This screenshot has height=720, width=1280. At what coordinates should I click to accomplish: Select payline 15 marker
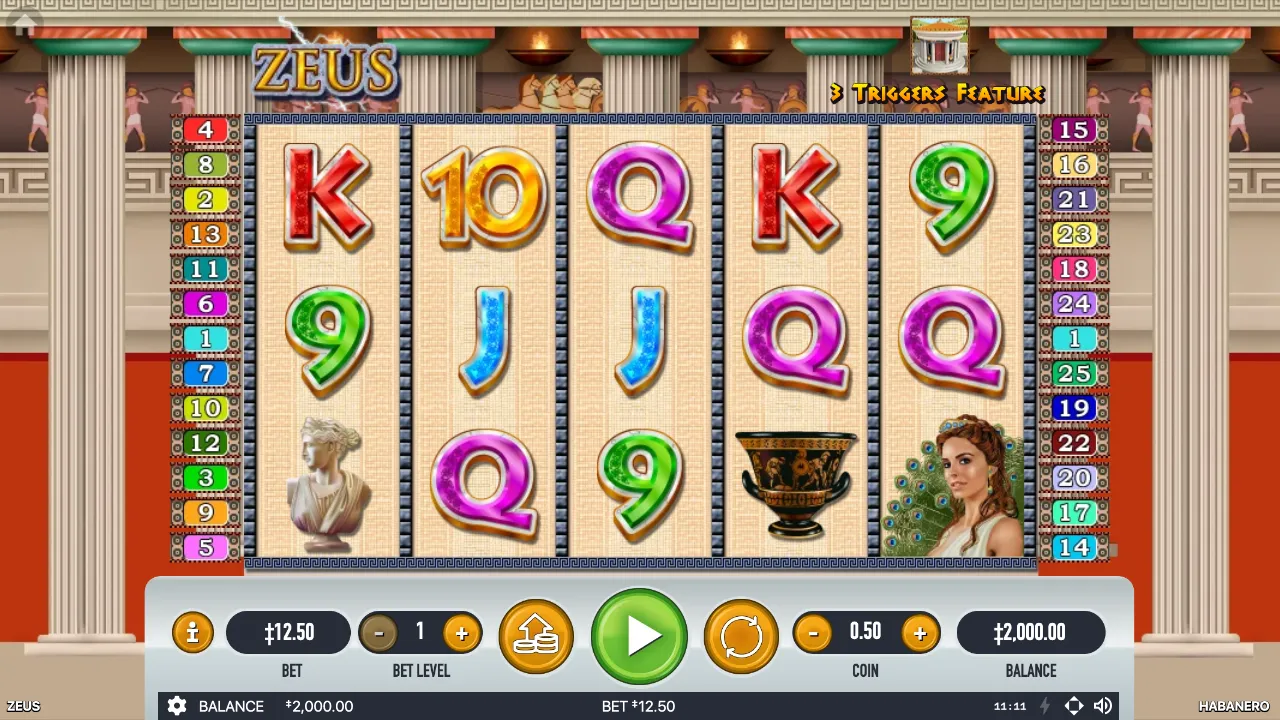pyautogui.click(x=1074, y=130)
